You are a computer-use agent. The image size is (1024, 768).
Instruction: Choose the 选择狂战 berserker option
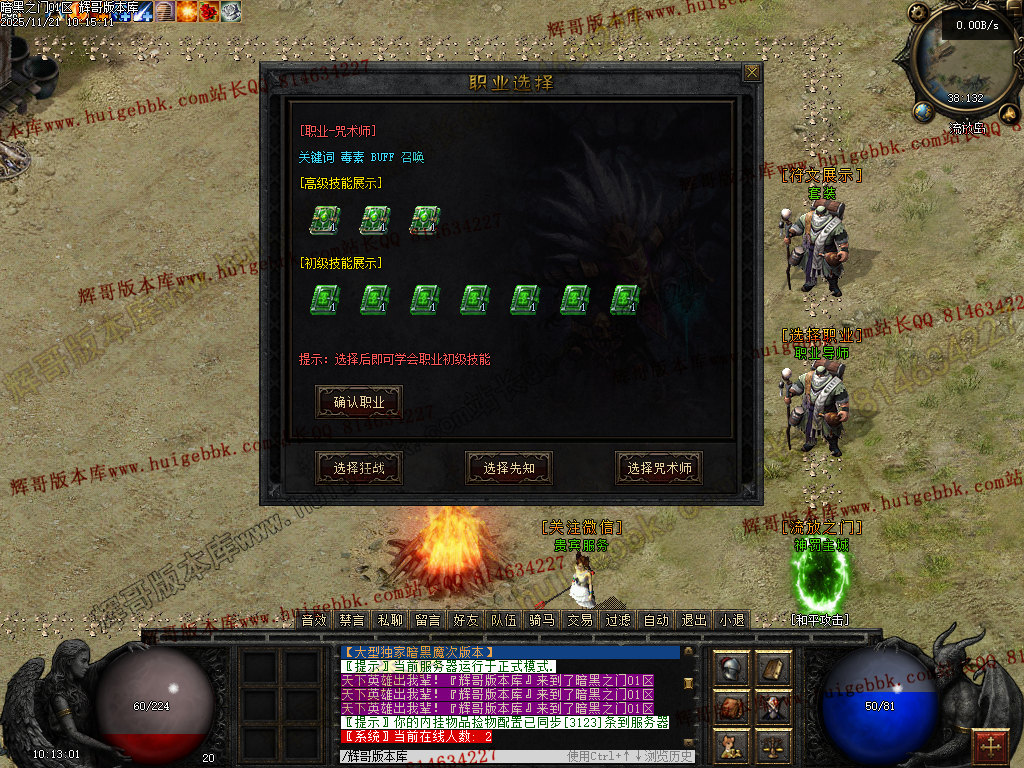click(359, 468)
